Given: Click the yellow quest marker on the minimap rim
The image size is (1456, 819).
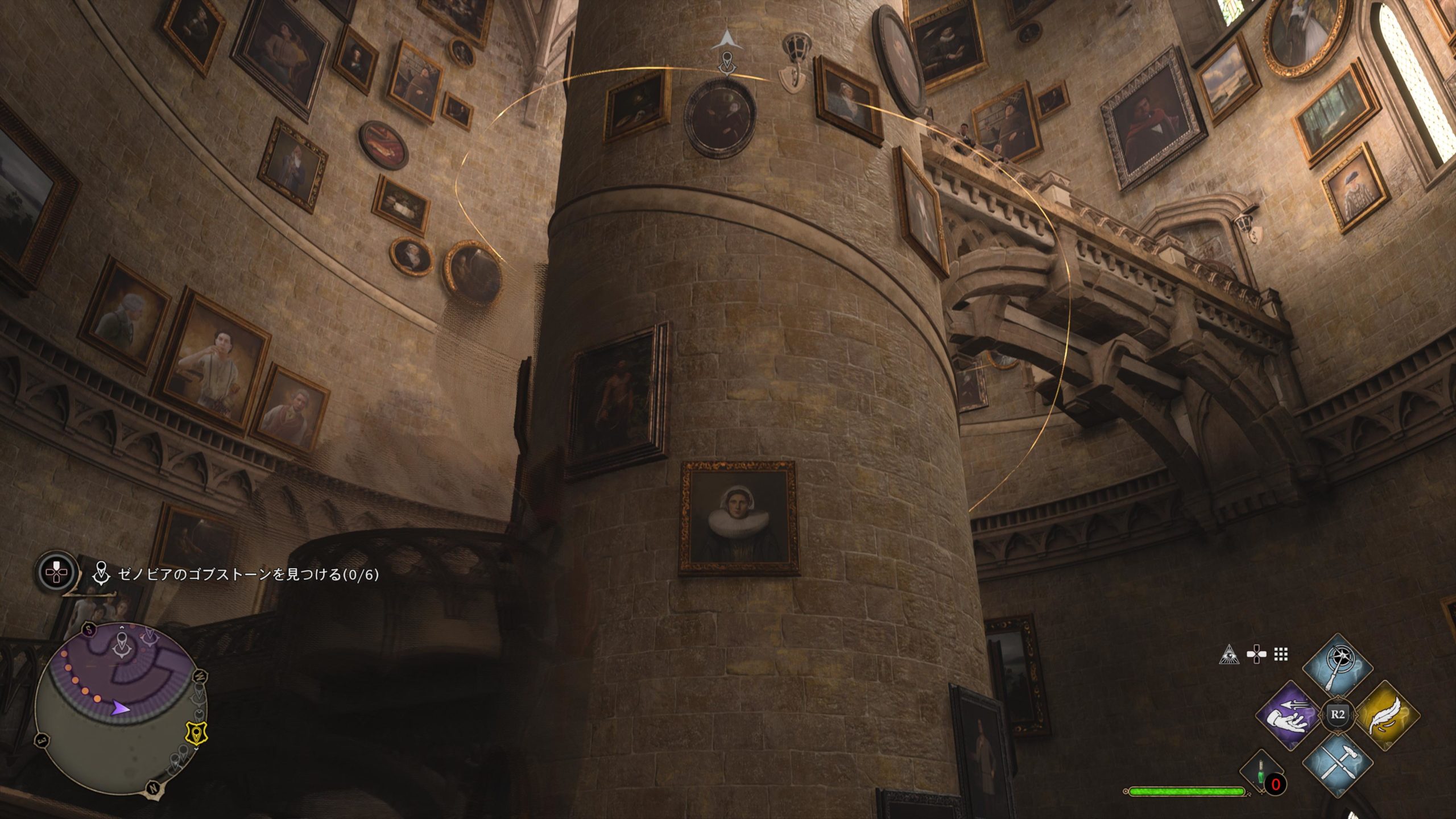Looking at the screenshot, I should point(196,734).
